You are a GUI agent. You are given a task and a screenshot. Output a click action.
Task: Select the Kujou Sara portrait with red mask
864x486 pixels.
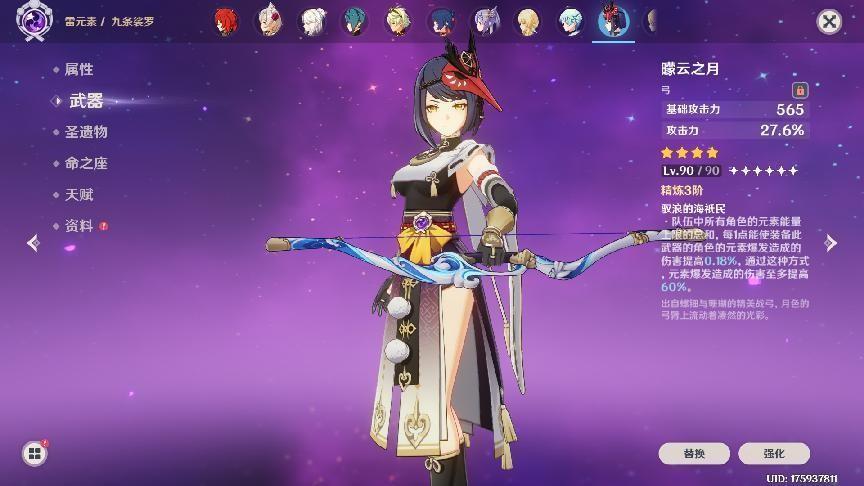click(x=612, y=20)
